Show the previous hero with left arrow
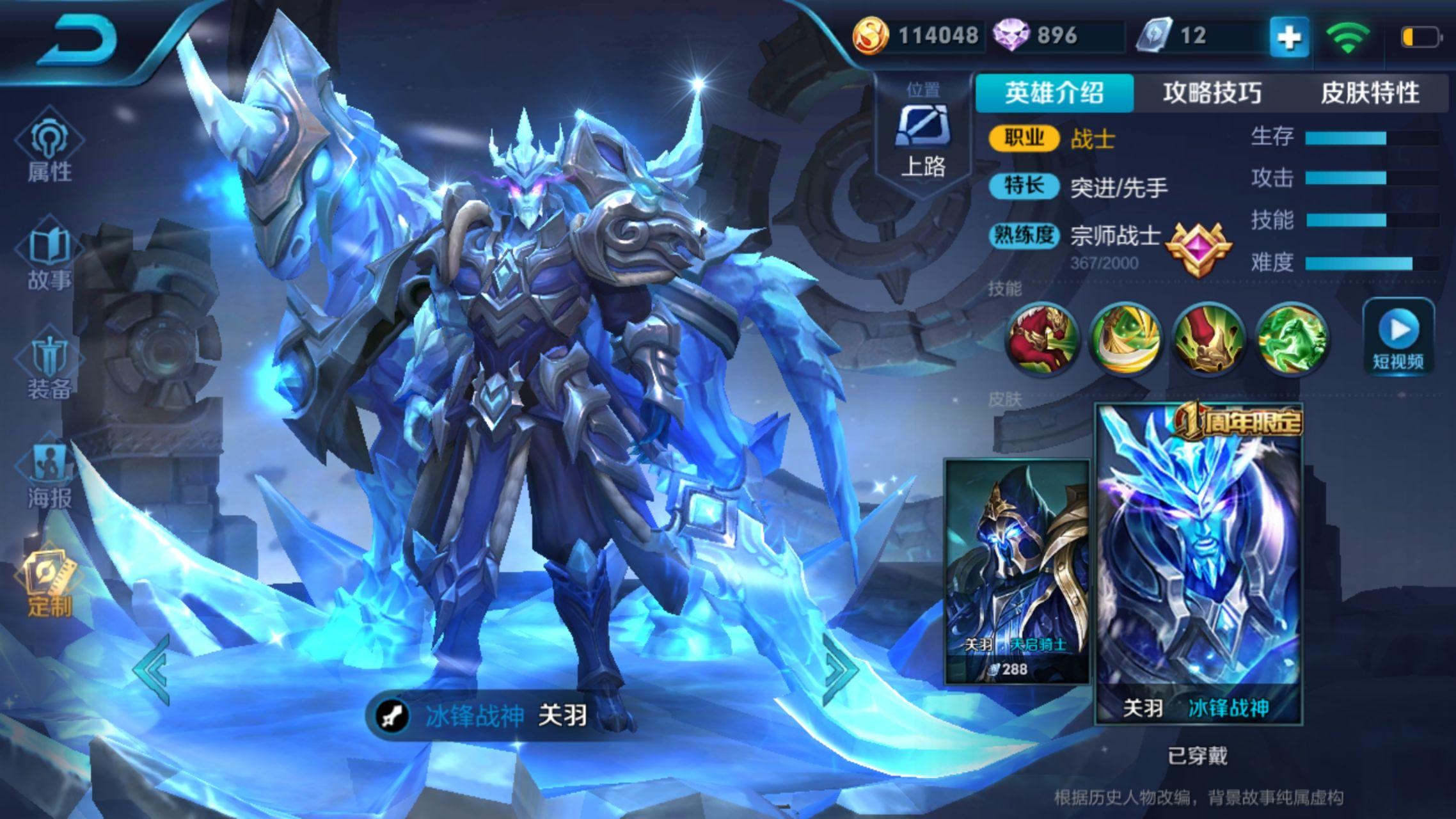The image size is (1456, 819). (152, 669)
